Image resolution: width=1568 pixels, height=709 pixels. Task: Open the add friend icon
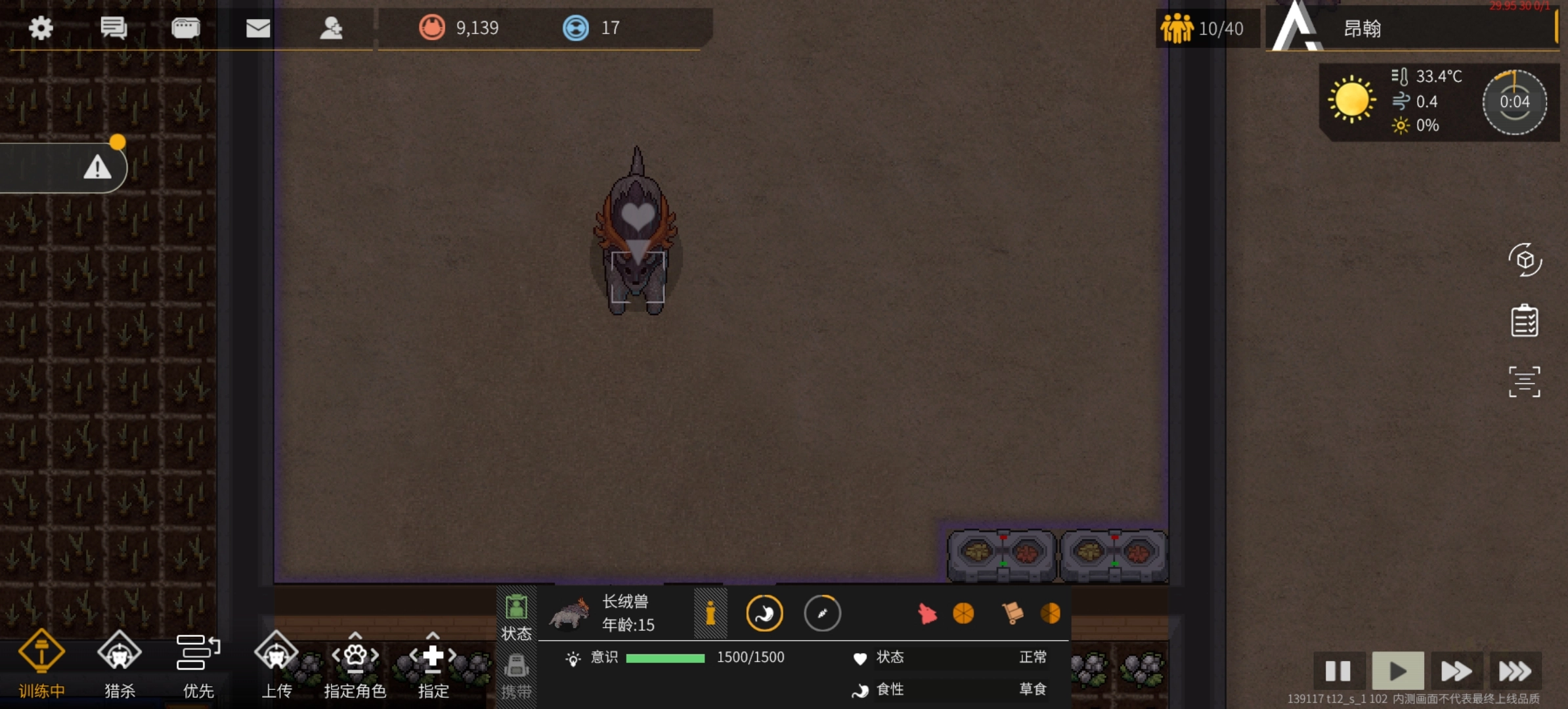[x=331, y=28]
